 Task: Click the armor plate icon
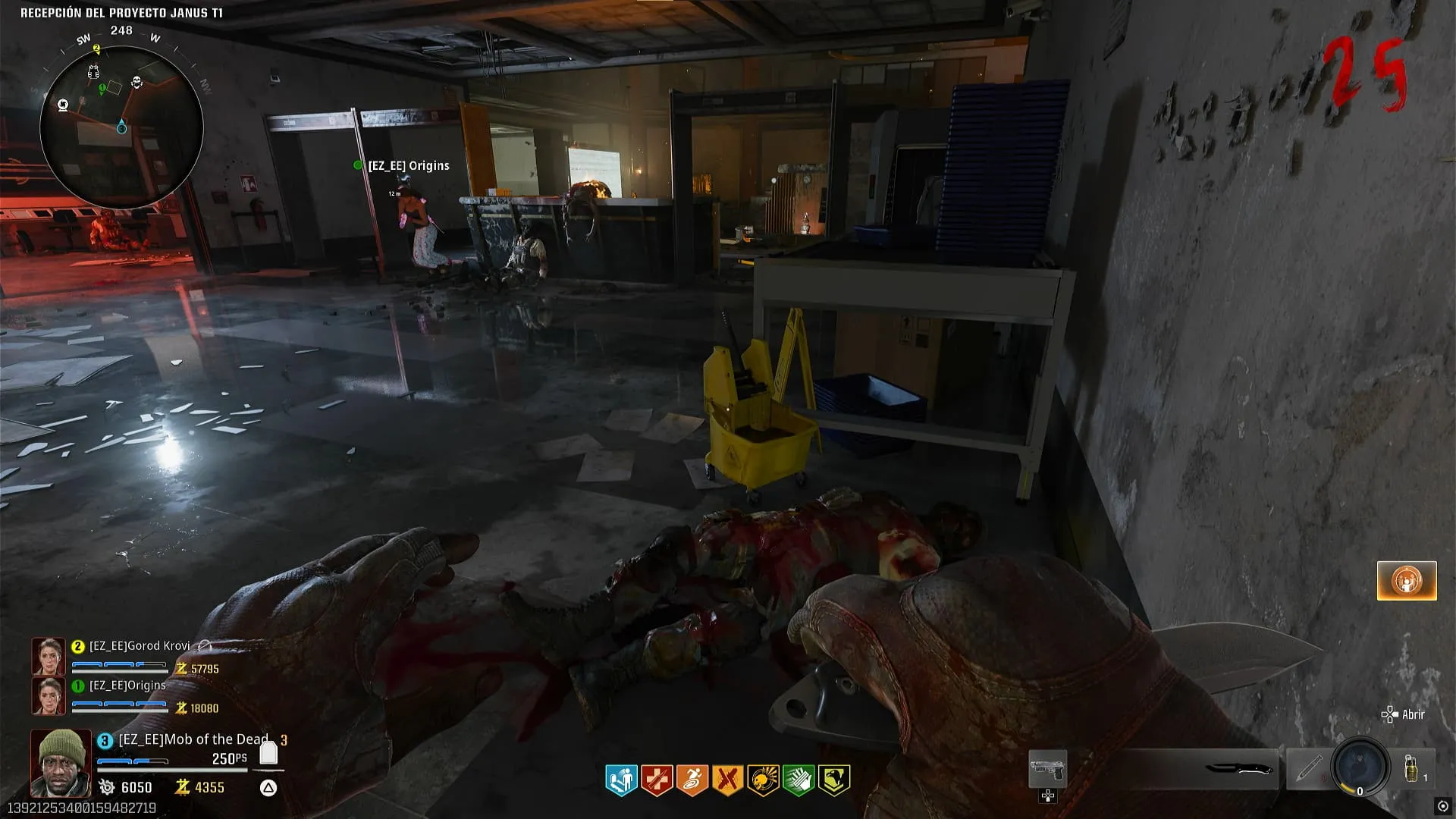click(x=268, y=753)
